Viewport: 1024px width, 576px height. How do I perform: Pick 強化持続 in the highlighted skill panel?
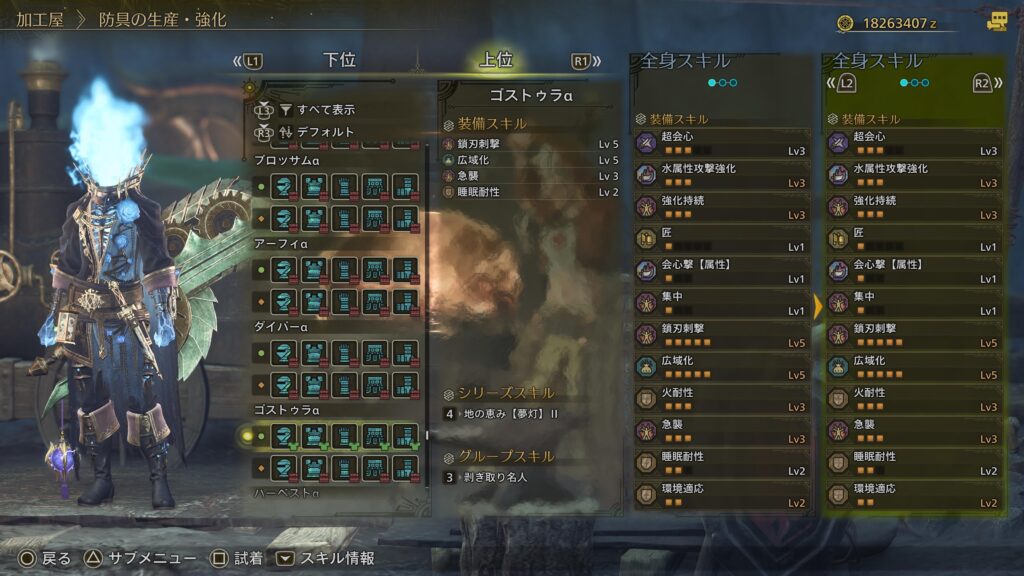(x=913, y=207)
